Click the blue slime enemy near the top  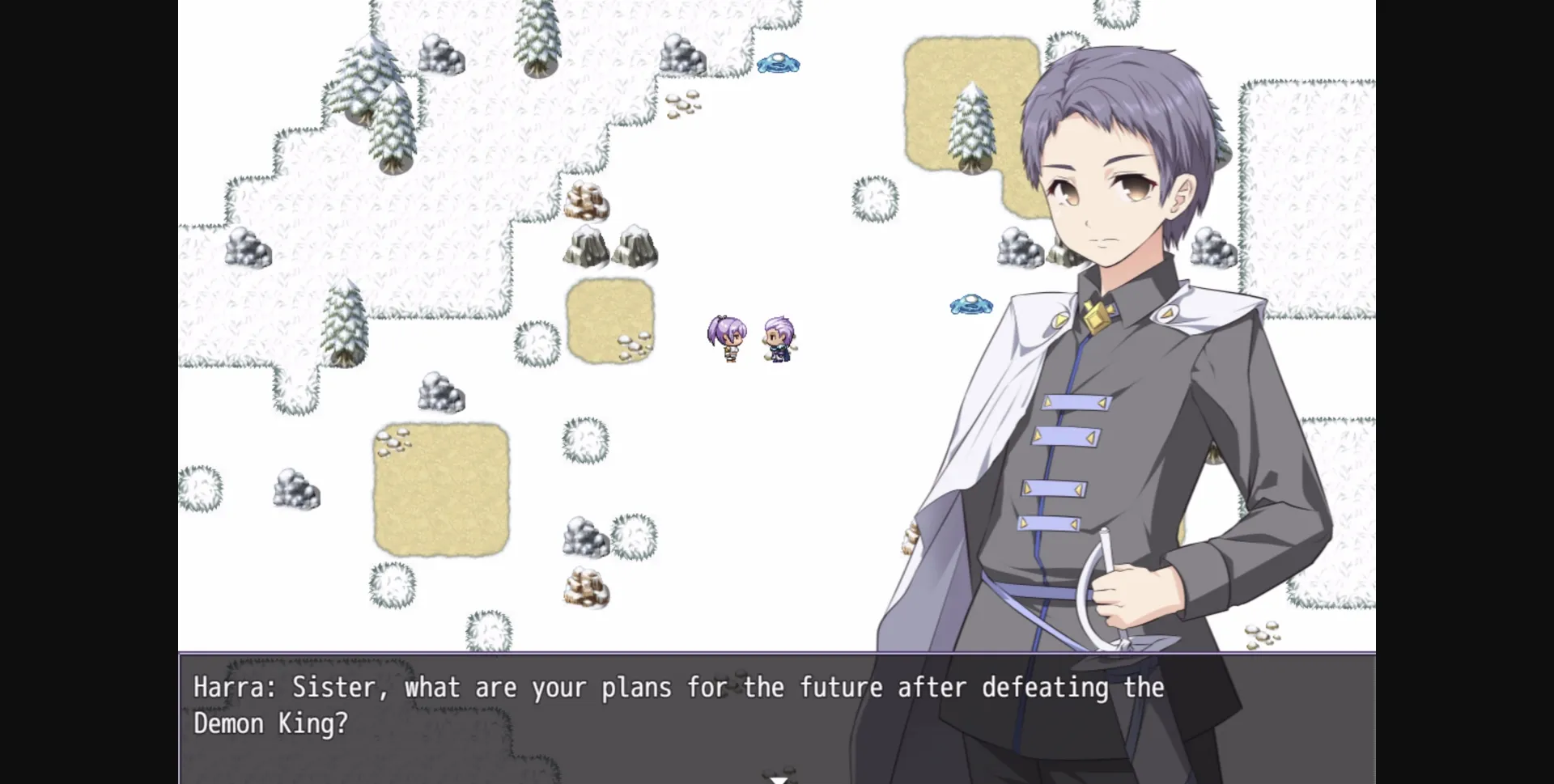coord(778,65)
